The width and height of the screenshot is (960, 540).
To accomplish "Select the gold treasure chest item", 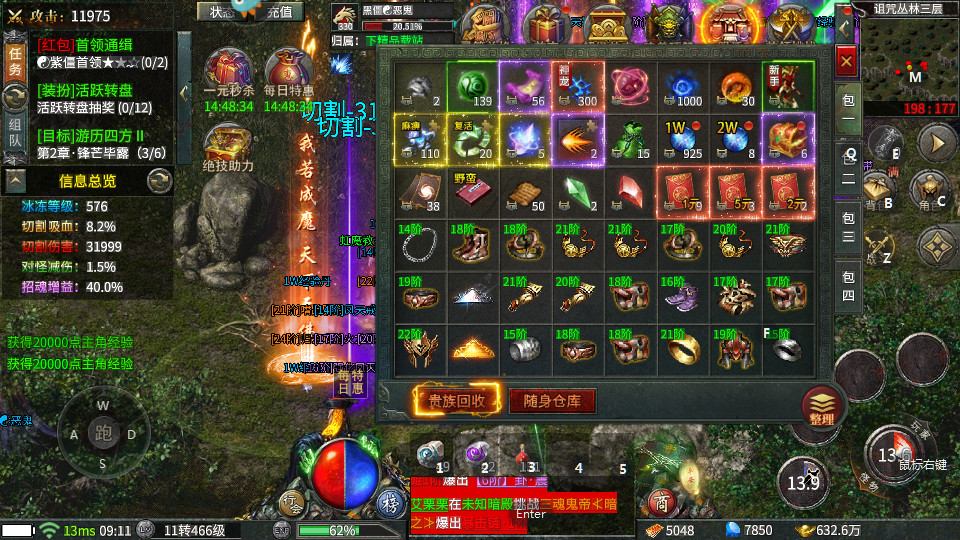I will pyautogui.click(x=787, y=138).
